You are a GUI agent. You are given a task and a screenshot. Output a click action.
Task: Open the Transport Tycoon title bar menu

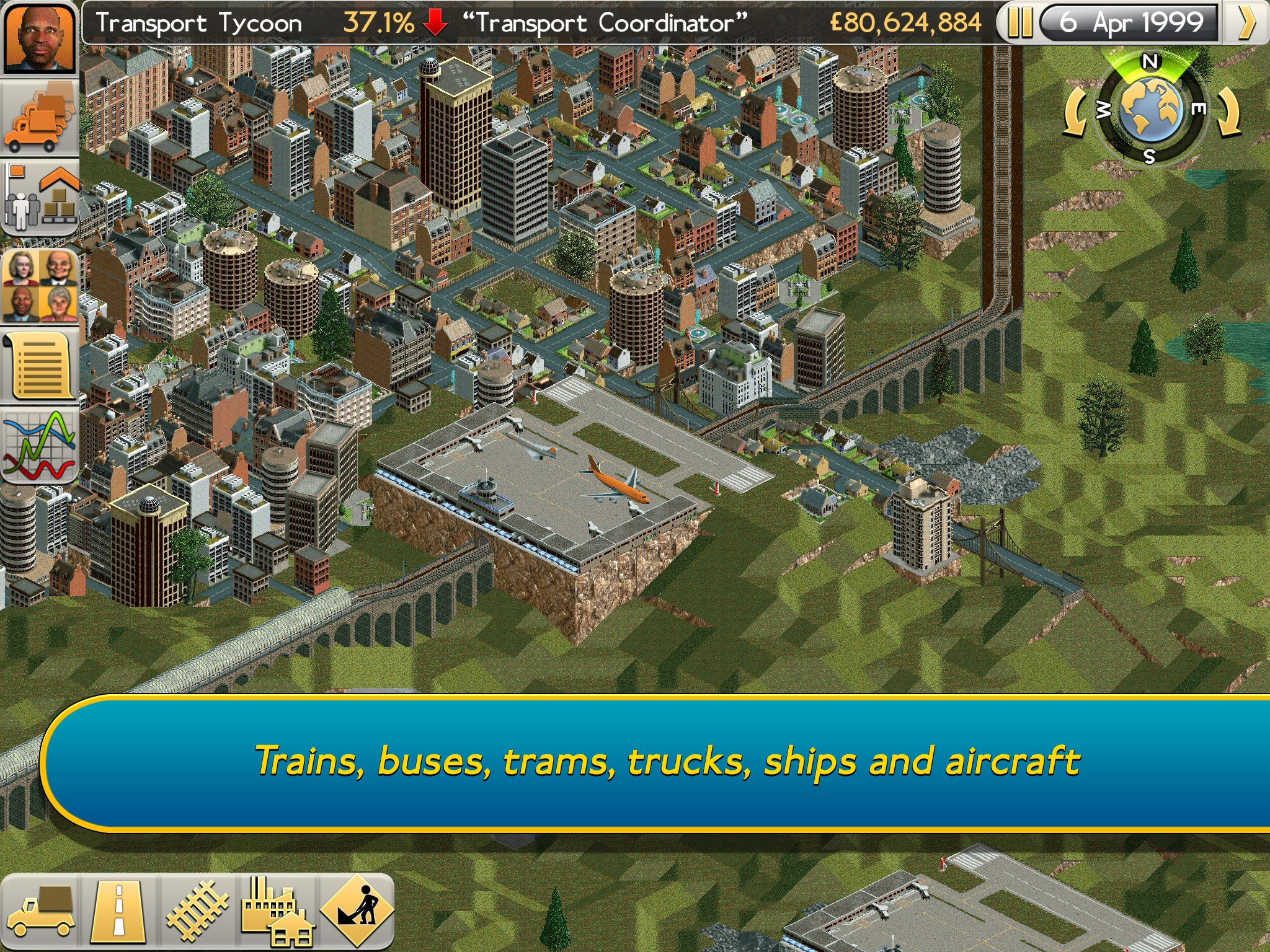[198, 21]
